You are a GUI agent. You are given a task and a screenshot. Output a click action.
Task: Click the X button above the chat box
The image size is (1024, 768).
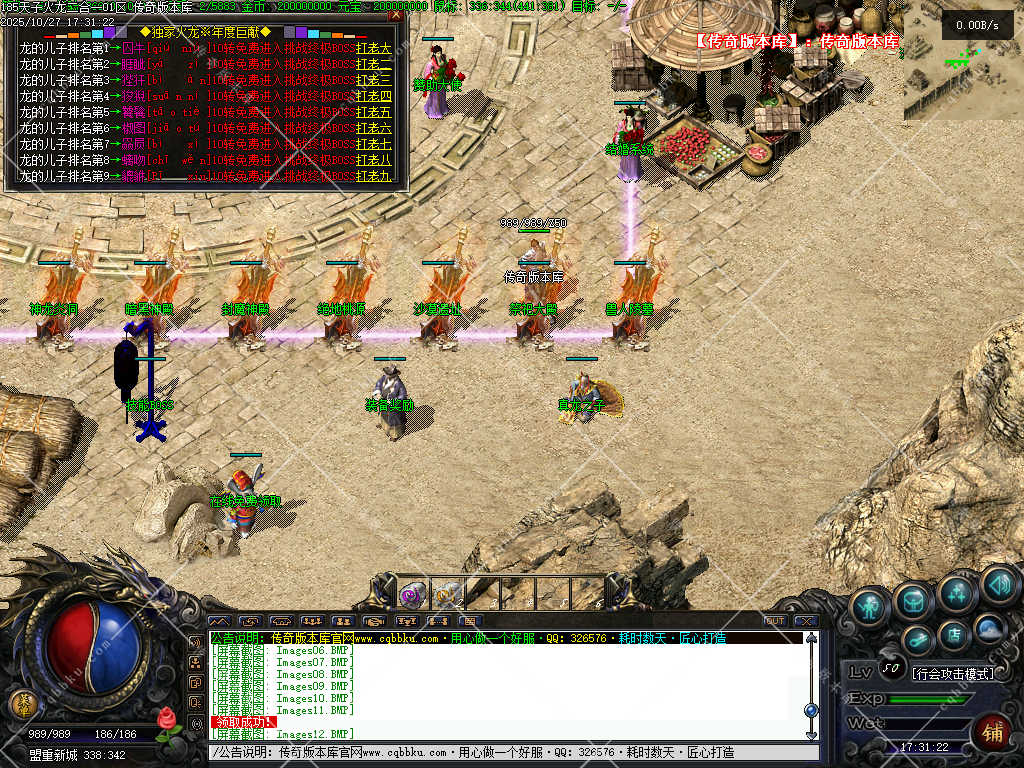[805, 621]
